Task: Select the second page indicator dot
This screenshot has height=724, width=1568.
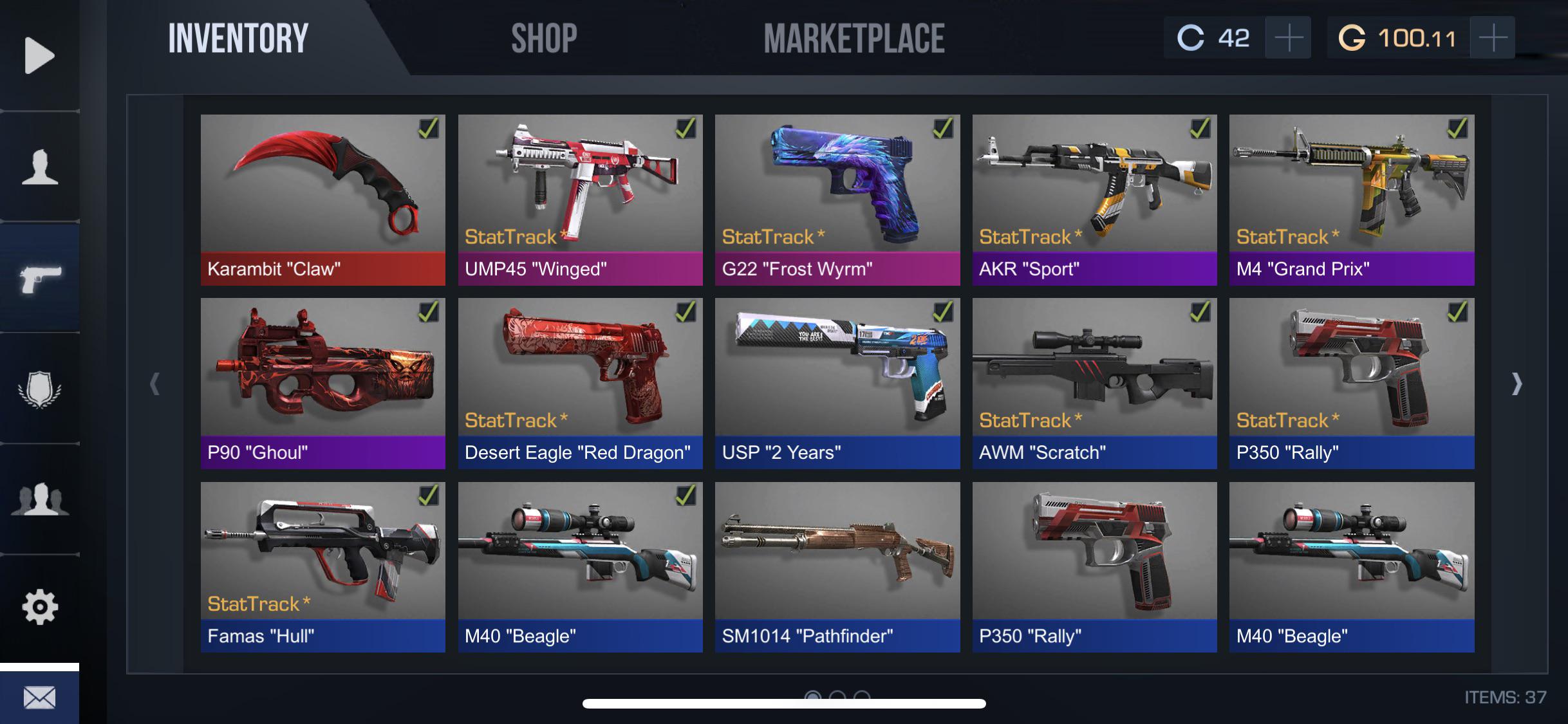Action: (x=838, y=696)
